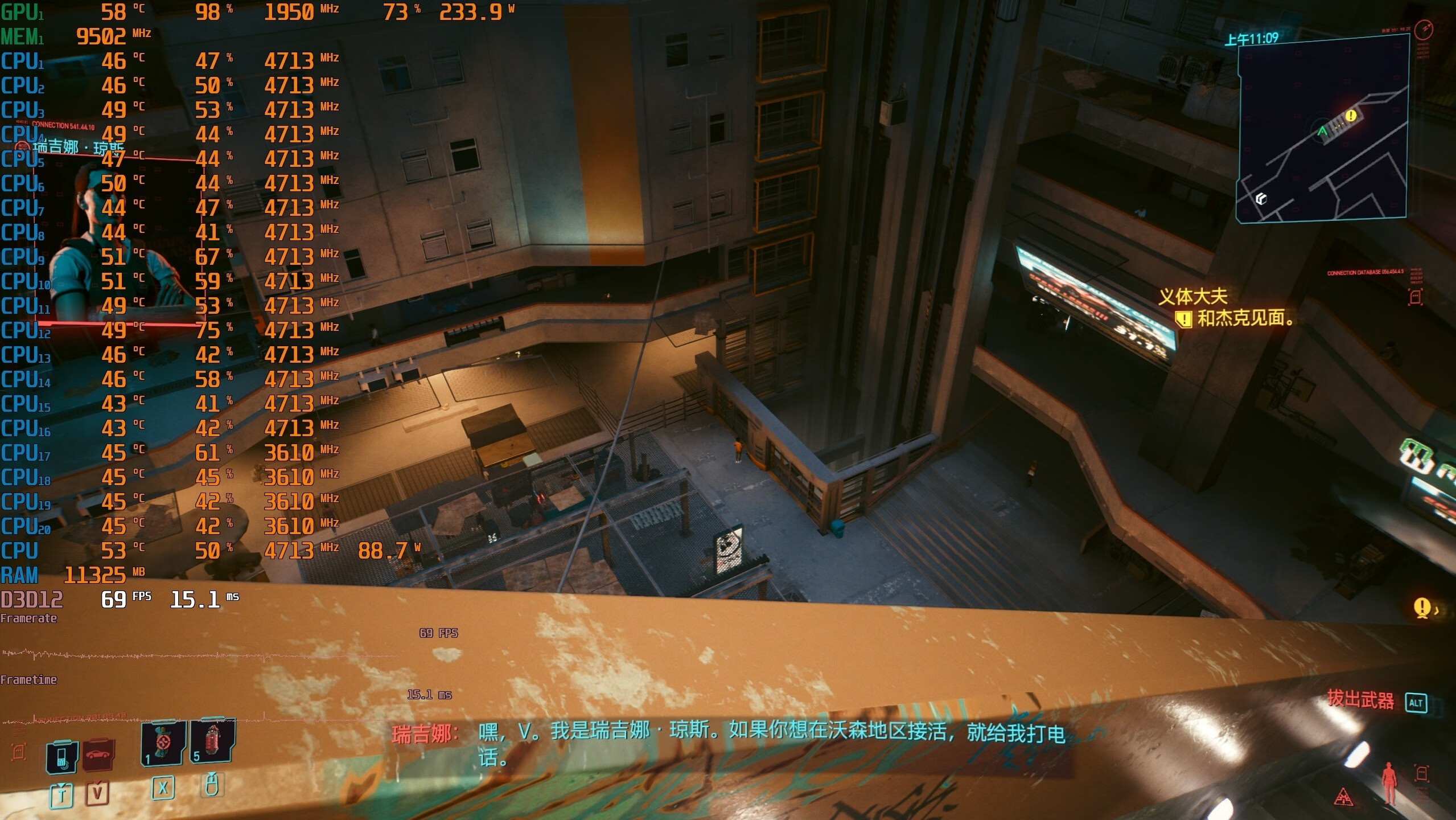This screenshot has width=1456, height=820.
Task: Open the tracked objective 义体大夫
Action: [x=1193, y=297]
